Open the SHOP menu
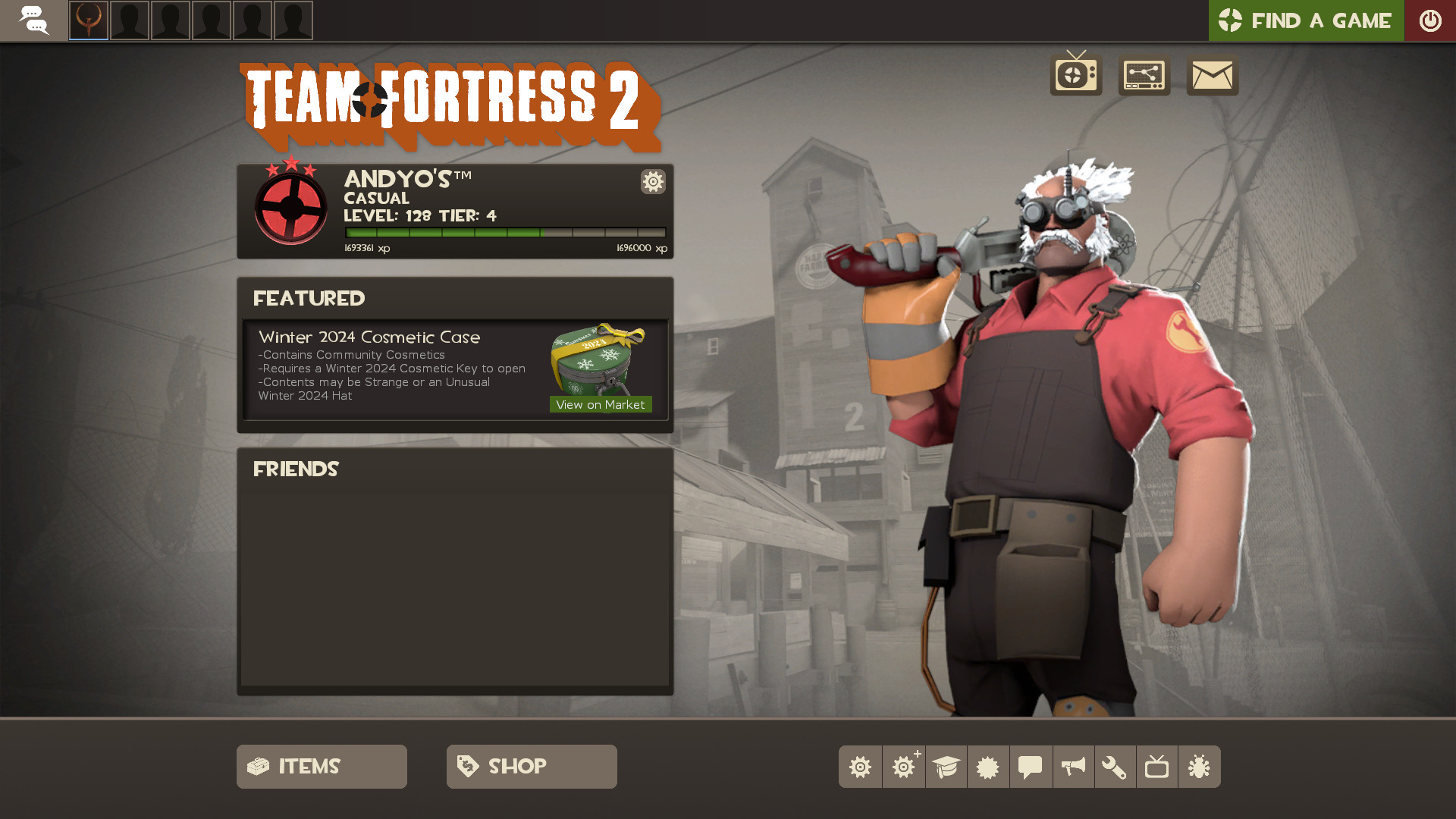Viewport: 1456px width, 819px height. point(531,766)
